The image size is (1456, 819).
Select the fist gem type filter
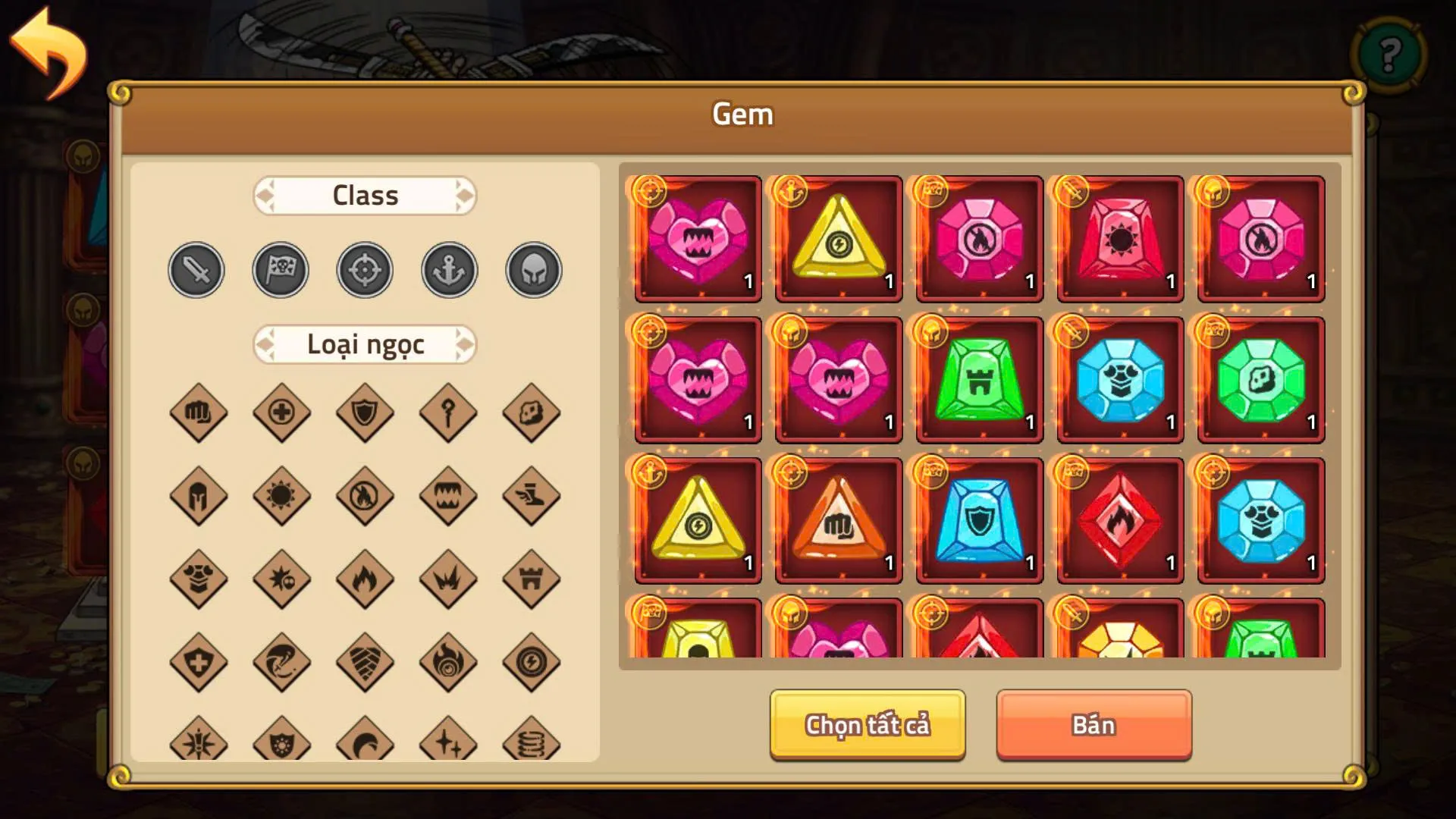coord(197,413)
